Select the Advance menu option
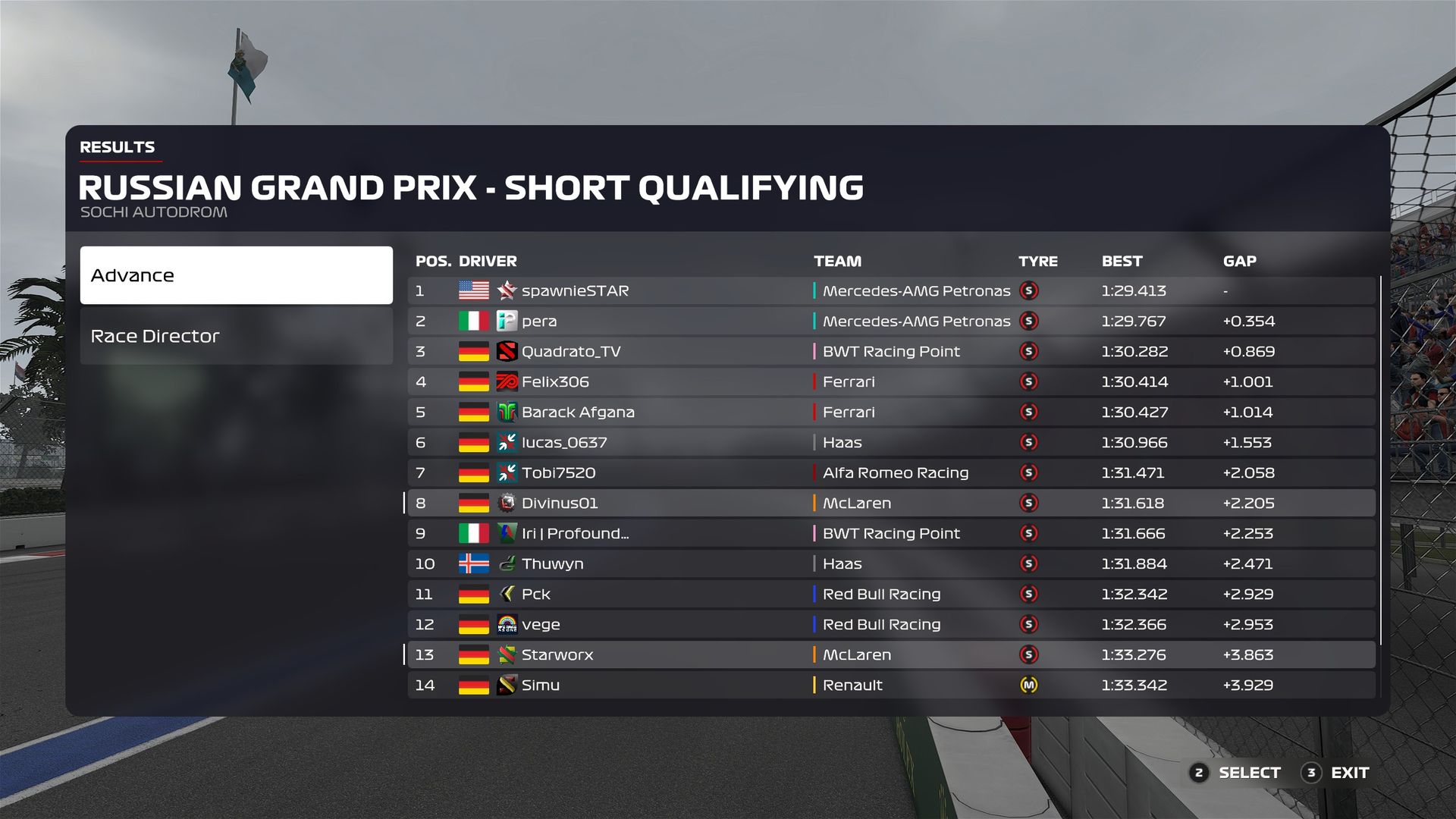The height and width of the screenshot is (819, 1456). pos(236,275)
